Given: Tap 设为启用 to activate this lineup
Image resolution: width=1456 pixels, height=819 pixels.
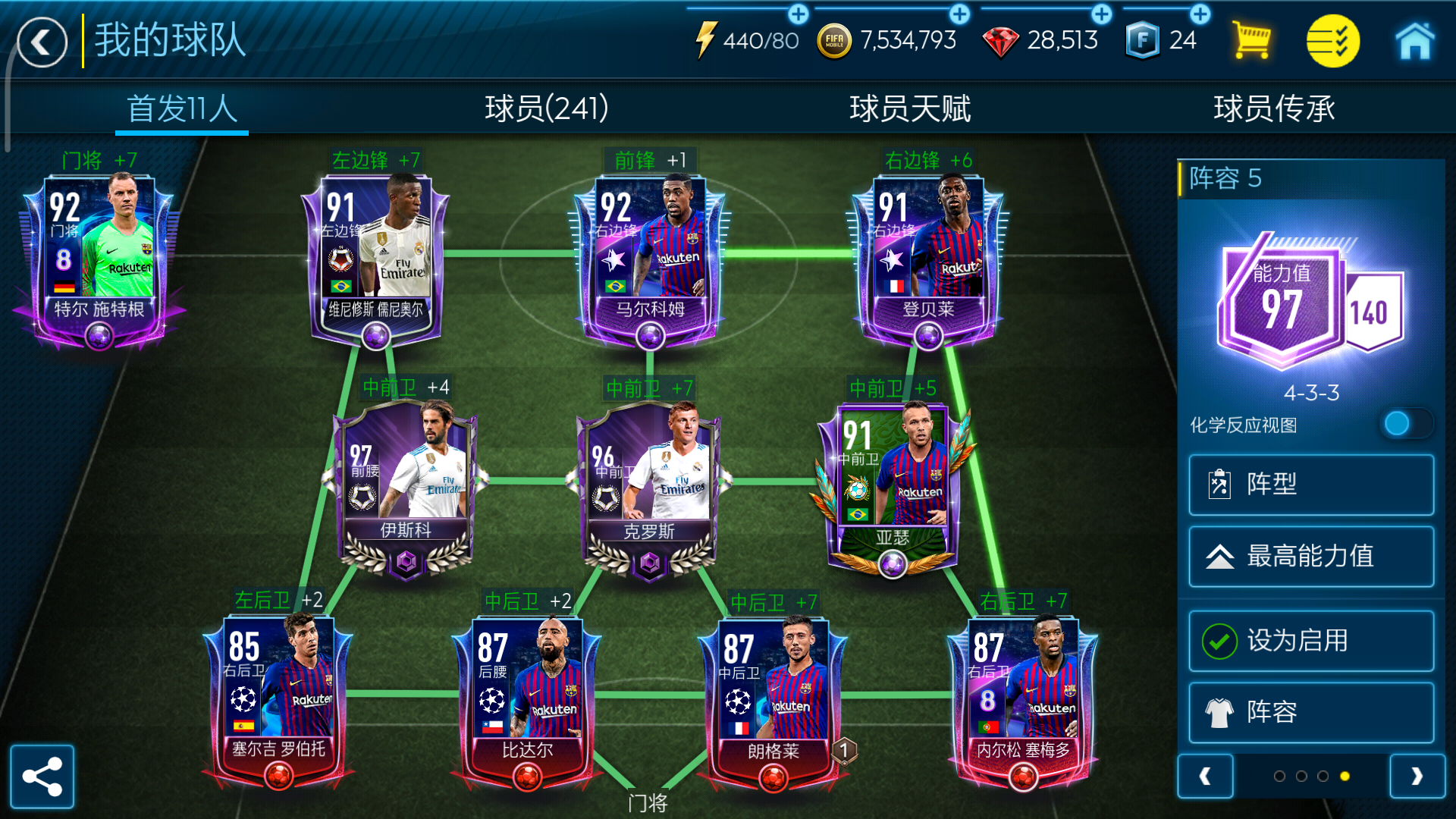Looking at the screenshot, I should tap(1310, 641).
